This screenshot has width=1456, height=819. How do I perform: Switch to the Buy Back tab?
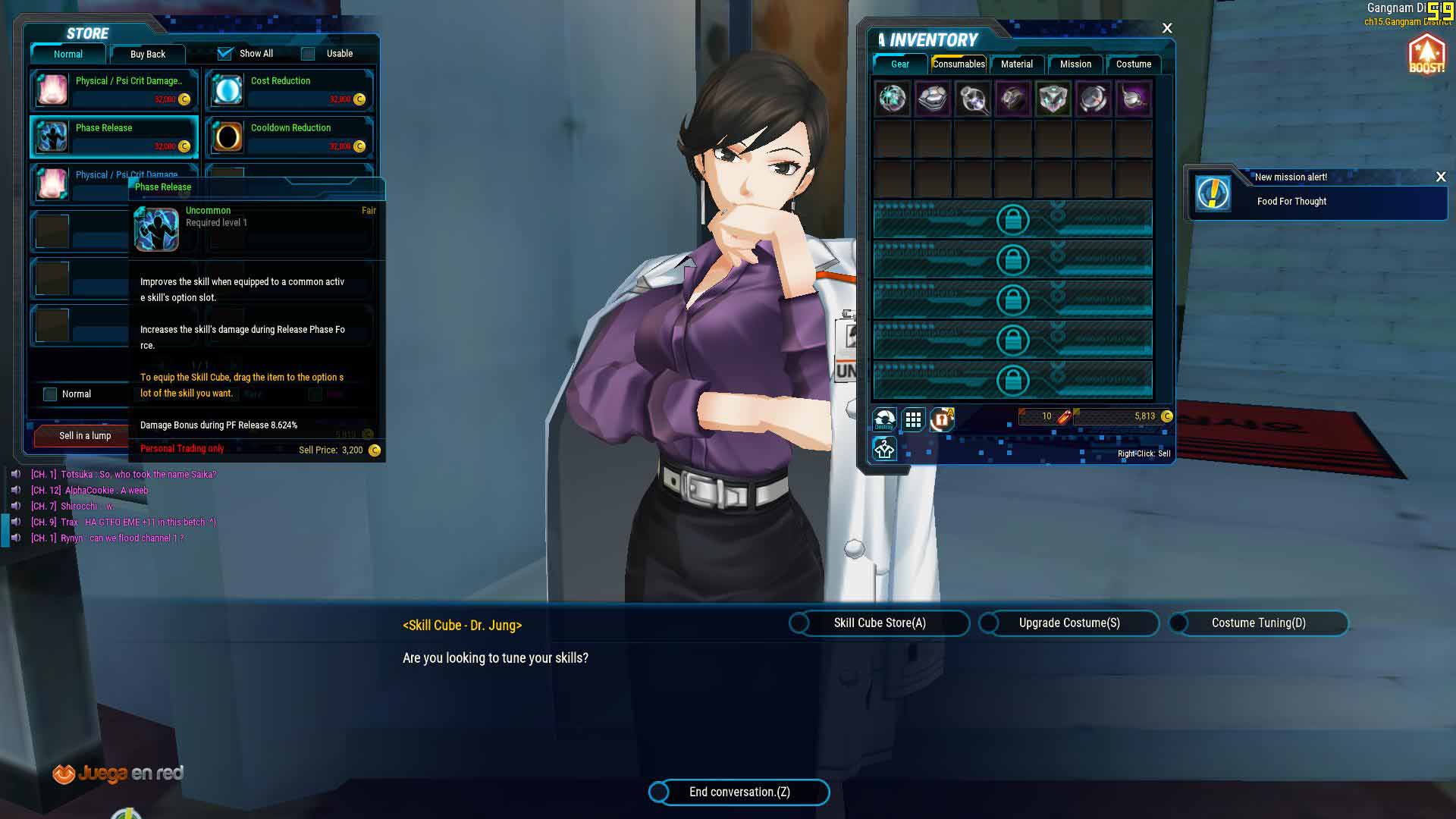click(147, 54)
